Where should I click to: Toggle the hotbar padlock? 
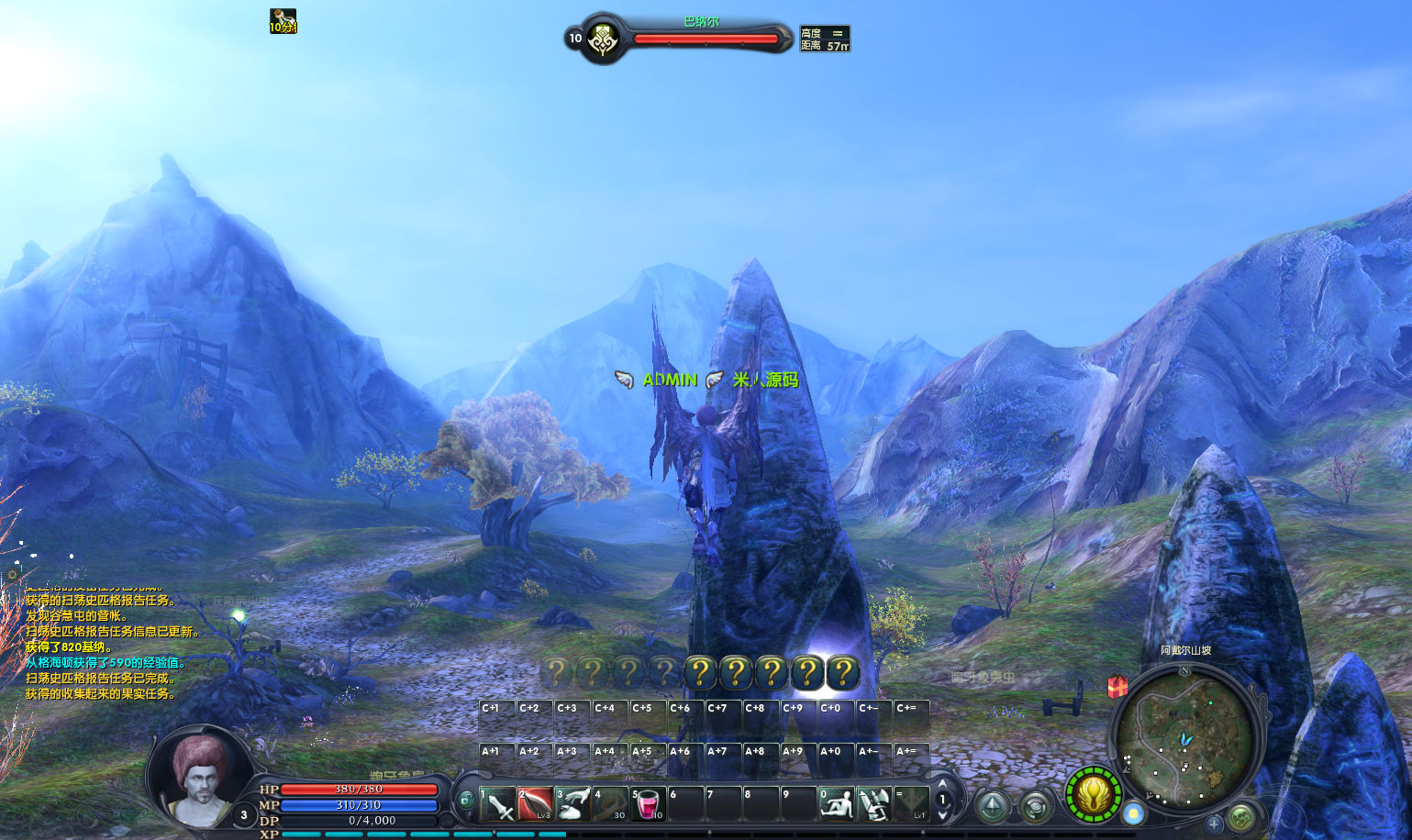466,801
